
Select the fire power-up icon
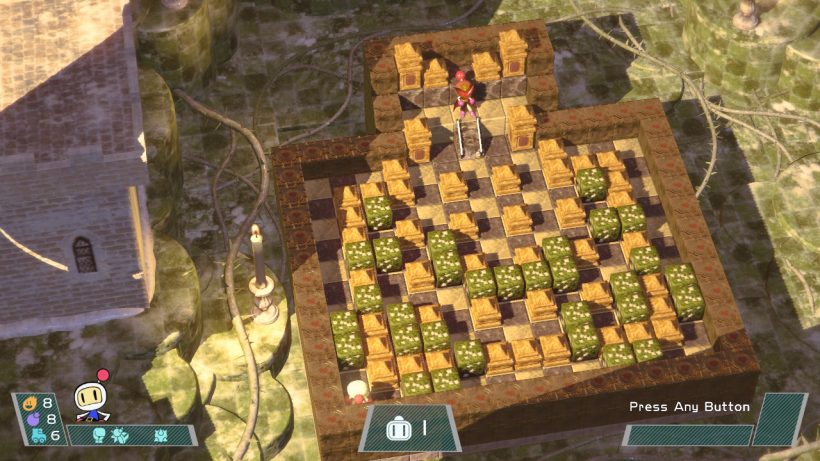coord(31,405)
